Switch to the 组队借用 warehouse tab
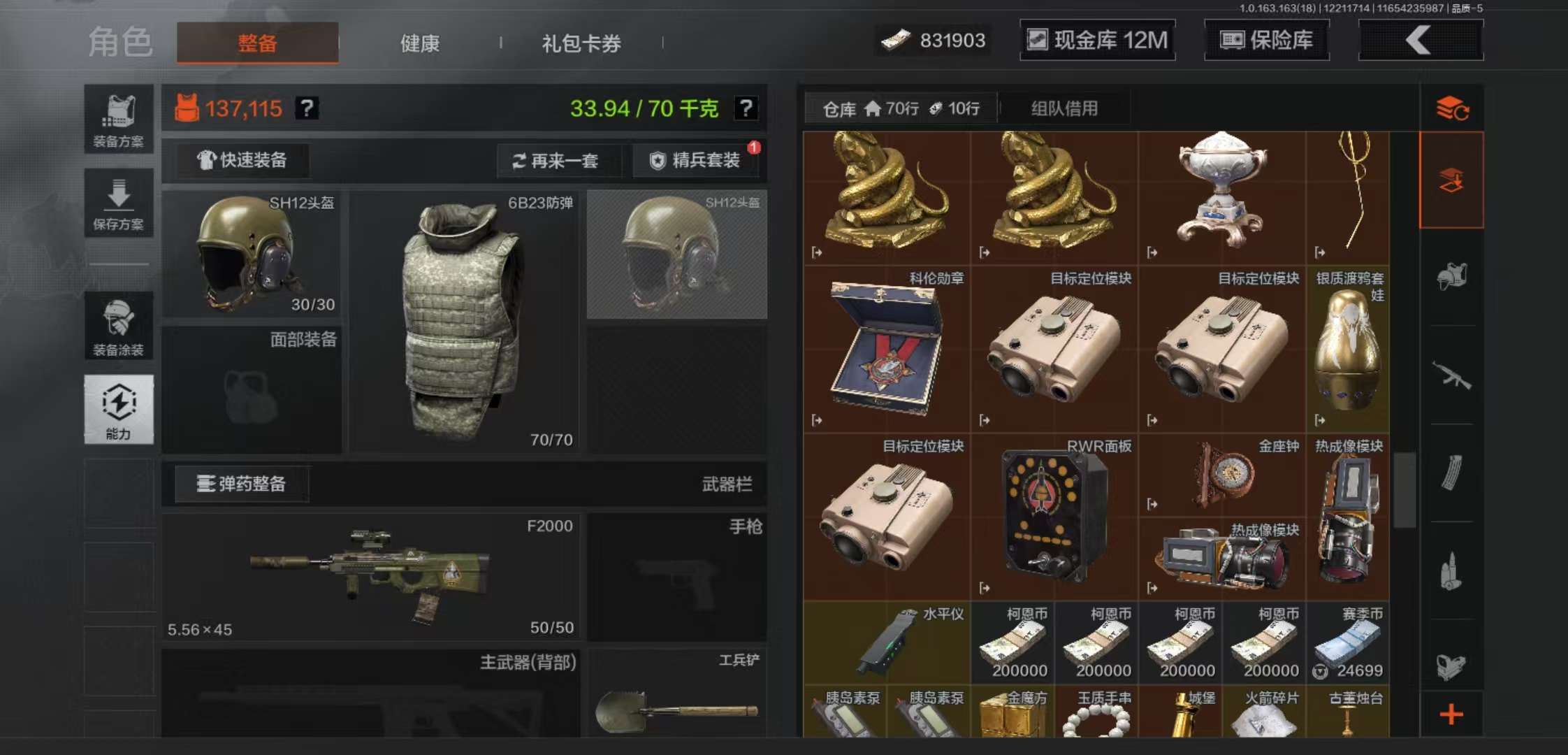1568x755 pixels. 1064,108
